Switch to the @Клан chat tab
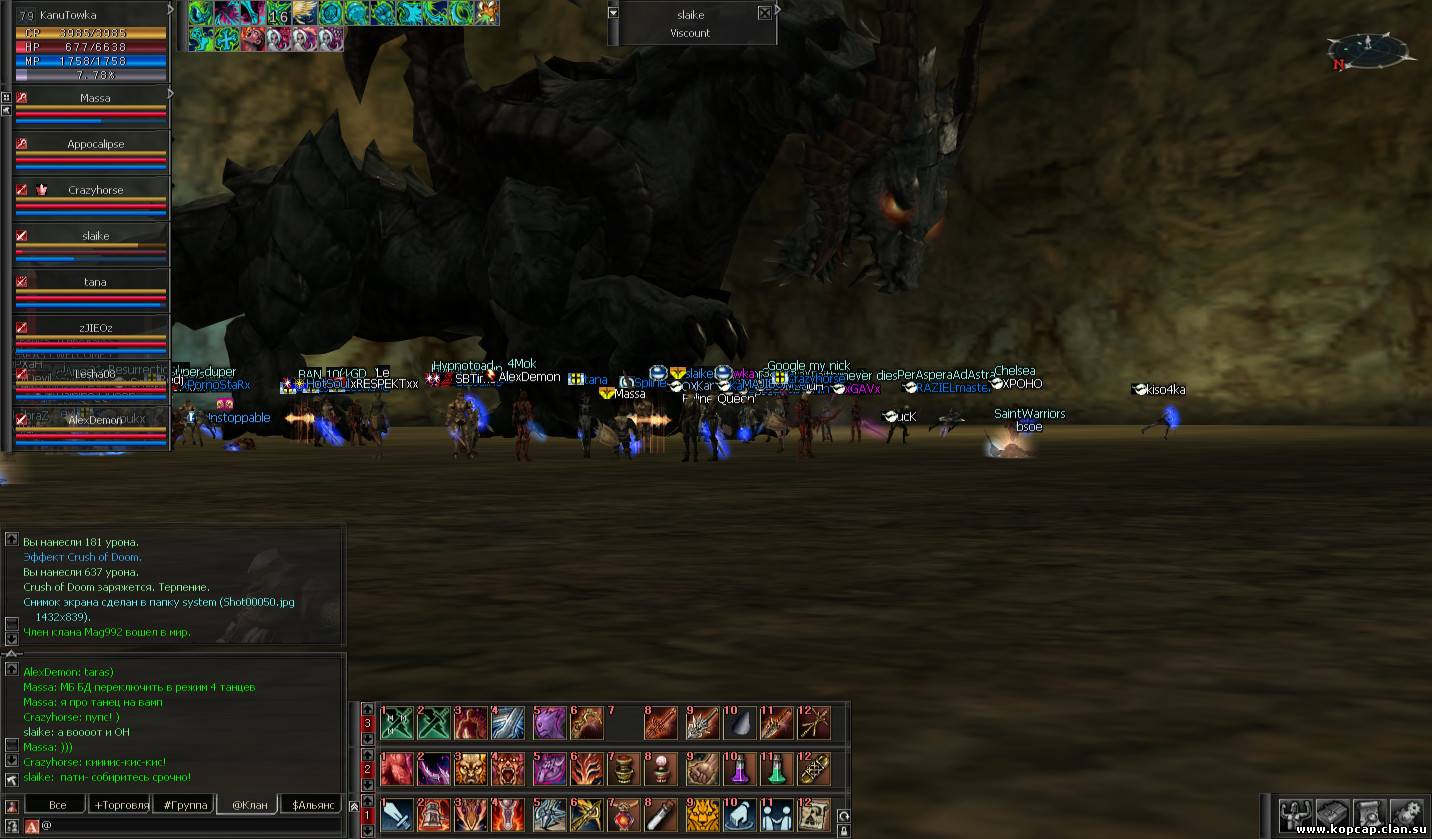The image size is (1432, 839). coord(249,805)
